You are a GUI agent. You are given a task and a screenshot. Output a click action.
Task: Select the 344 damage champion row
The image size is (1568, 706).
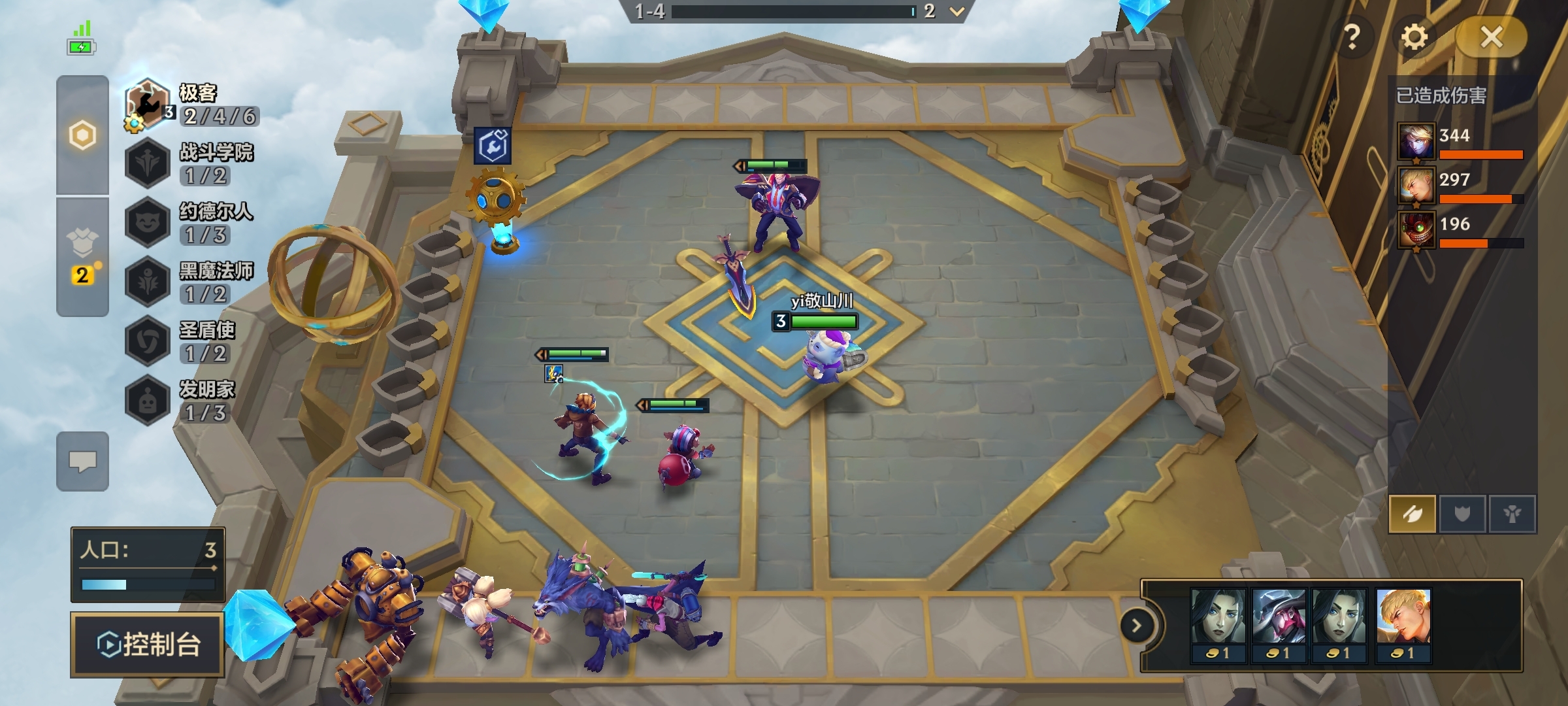click(x=1461, y=141)
